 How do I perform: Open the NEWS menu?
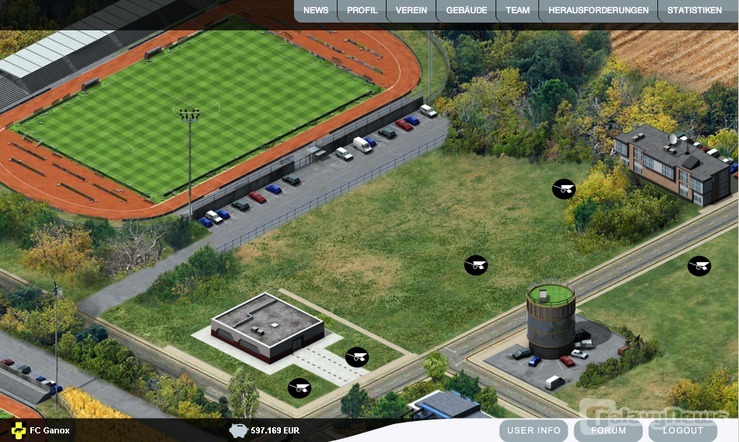(316, 11)
